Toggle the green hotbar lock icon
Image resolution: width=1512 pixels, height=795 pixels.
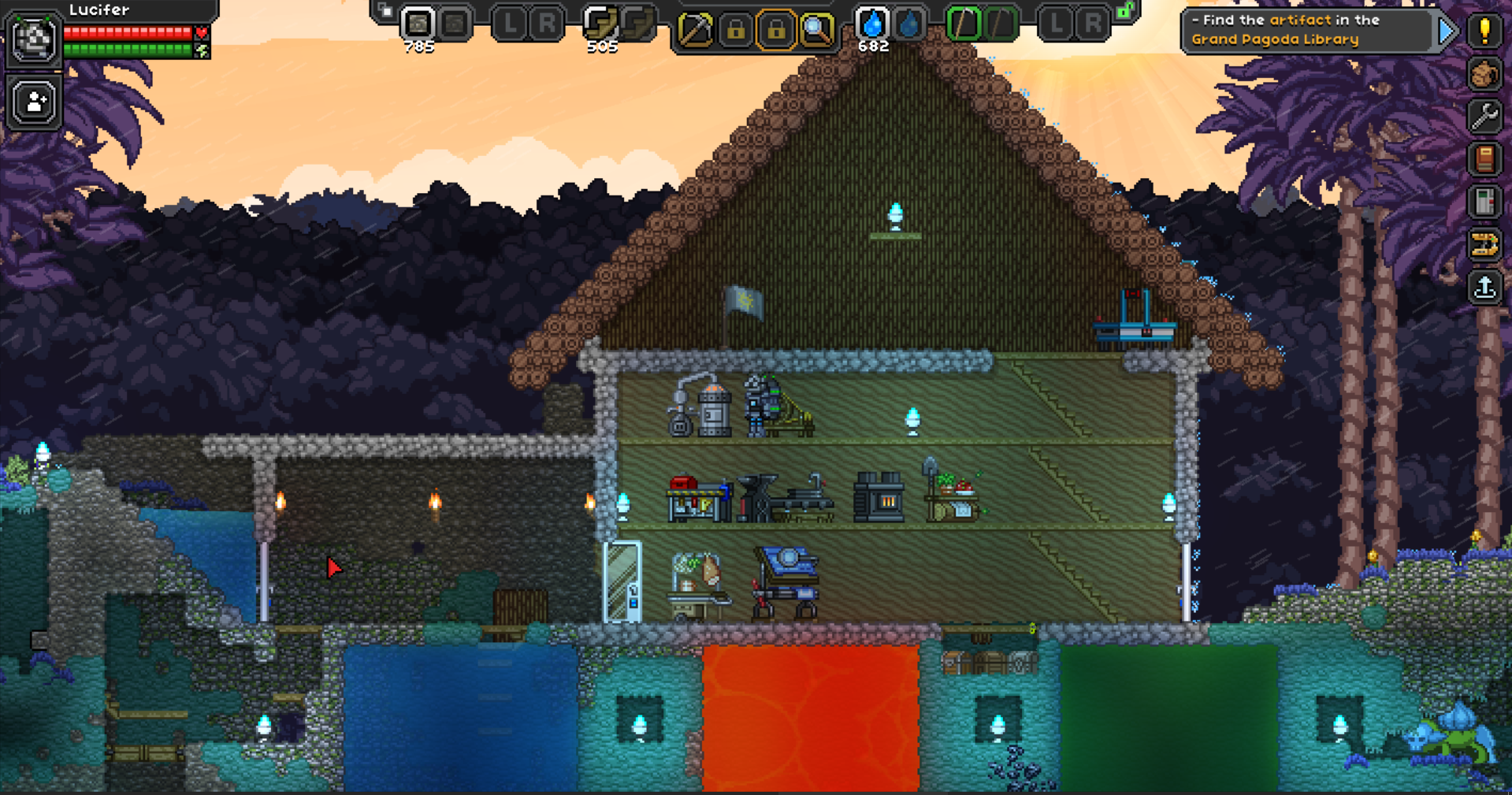coord(1125,11)
